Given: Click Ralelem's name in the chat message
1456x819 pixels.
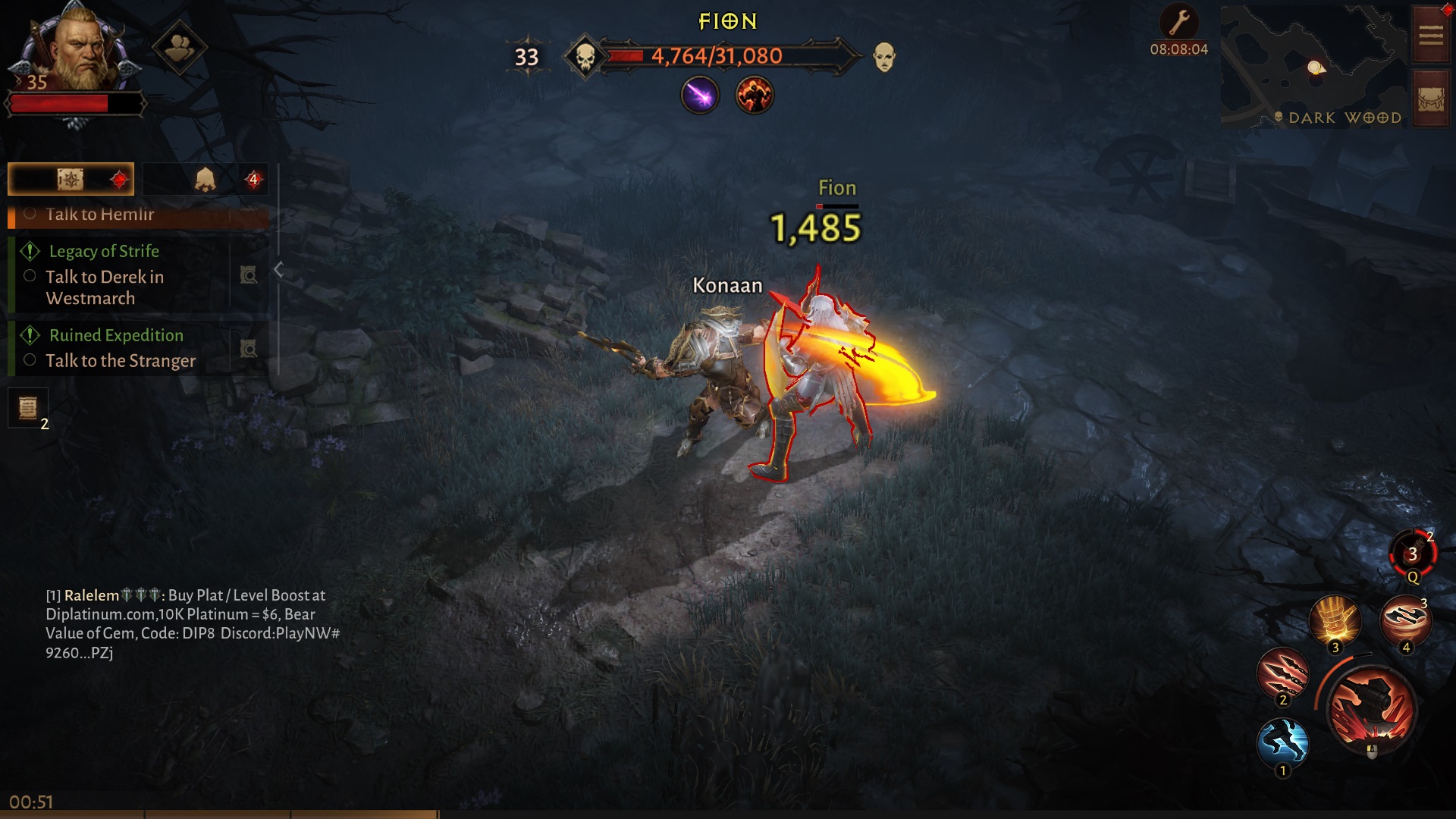Looking at the screenshot, I should (x=89, y=595).
